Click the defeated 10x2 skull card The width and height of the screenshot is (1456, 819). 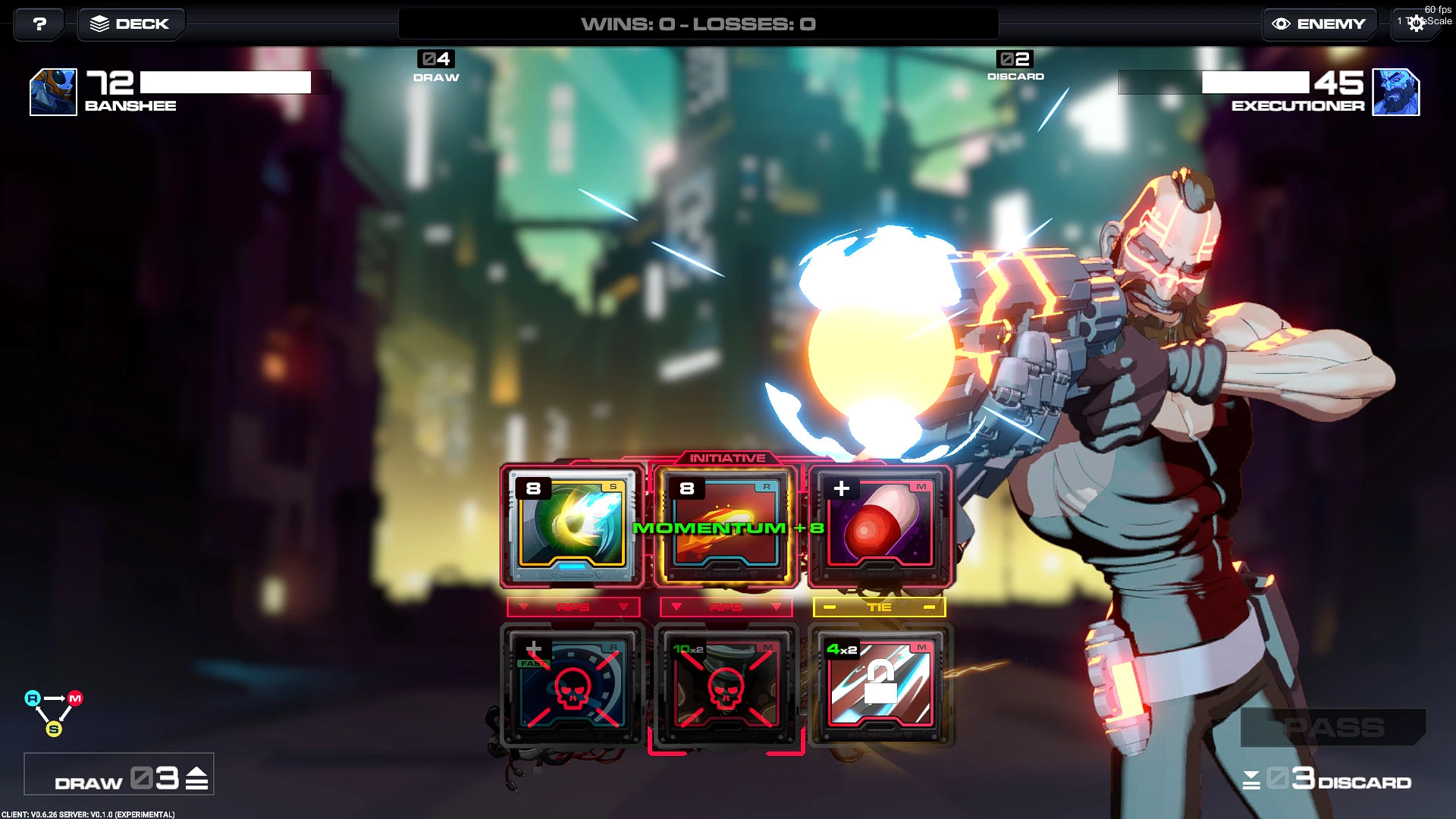726,683
